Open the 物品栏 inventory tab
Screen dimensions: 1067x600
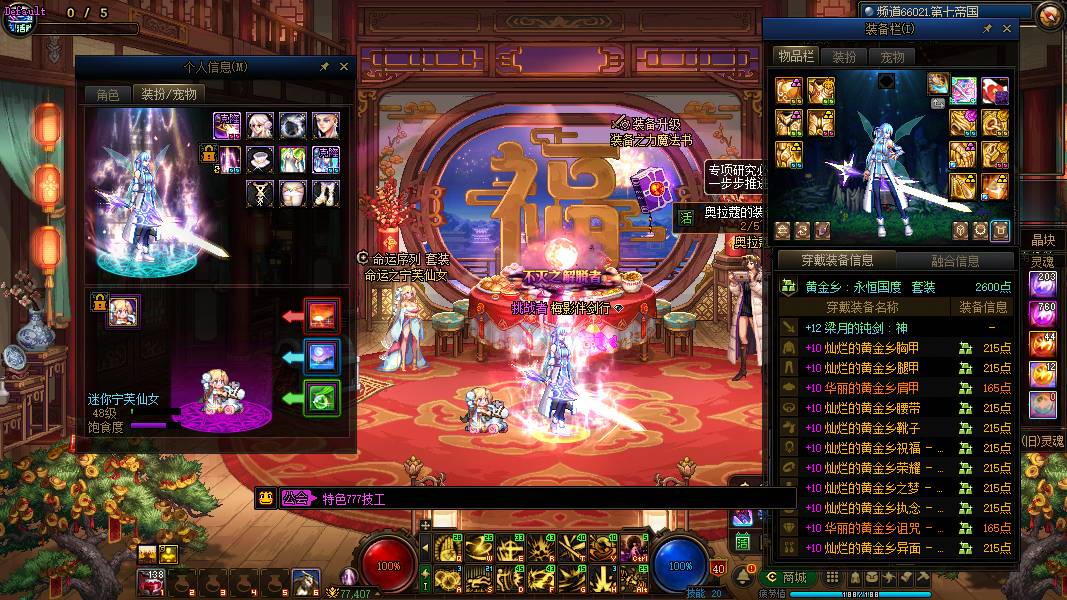pyautogui.click(x=796, y=57)
